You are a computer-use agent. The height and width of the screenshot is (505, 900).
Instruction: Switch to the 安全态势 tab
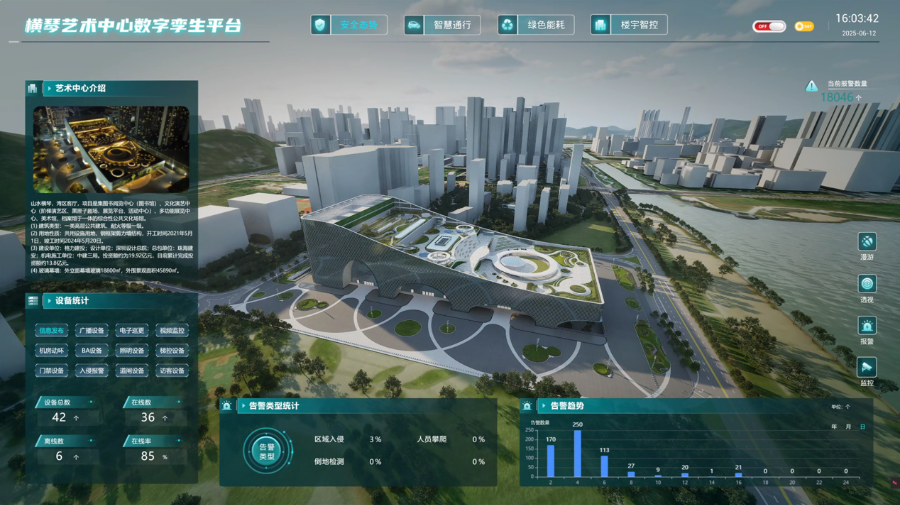(x=349, y=25)
